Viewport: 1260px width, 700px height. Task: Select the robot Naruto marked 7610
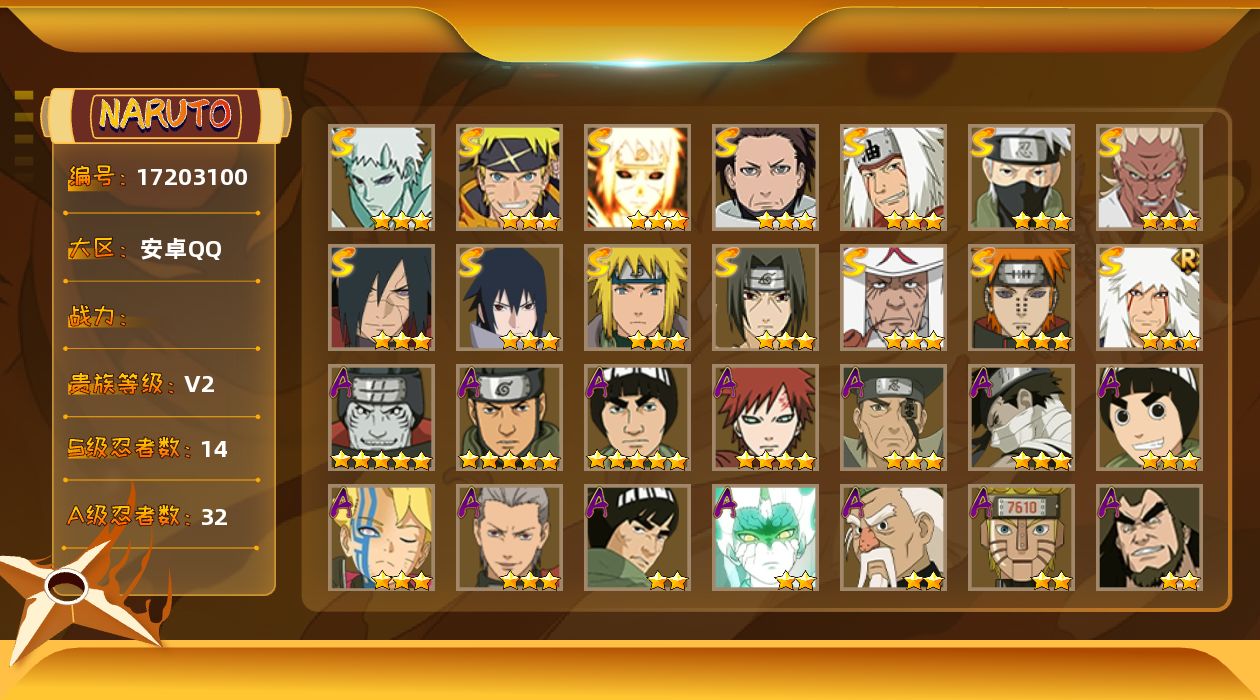tap(1021, 538)
